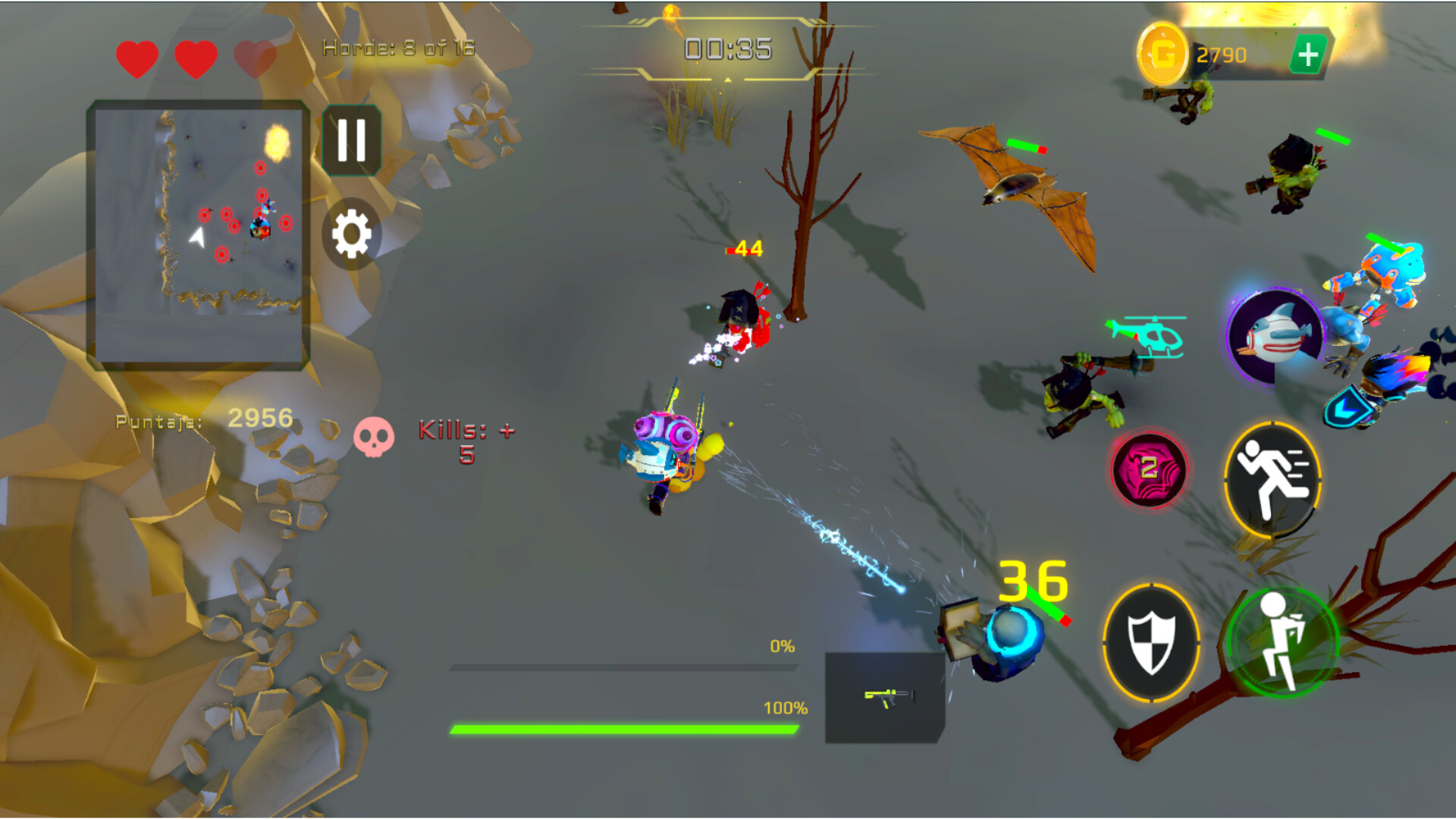Click the faded third heart icon
The width and height of the screenshot is (1456, 819).
[253, 57]
